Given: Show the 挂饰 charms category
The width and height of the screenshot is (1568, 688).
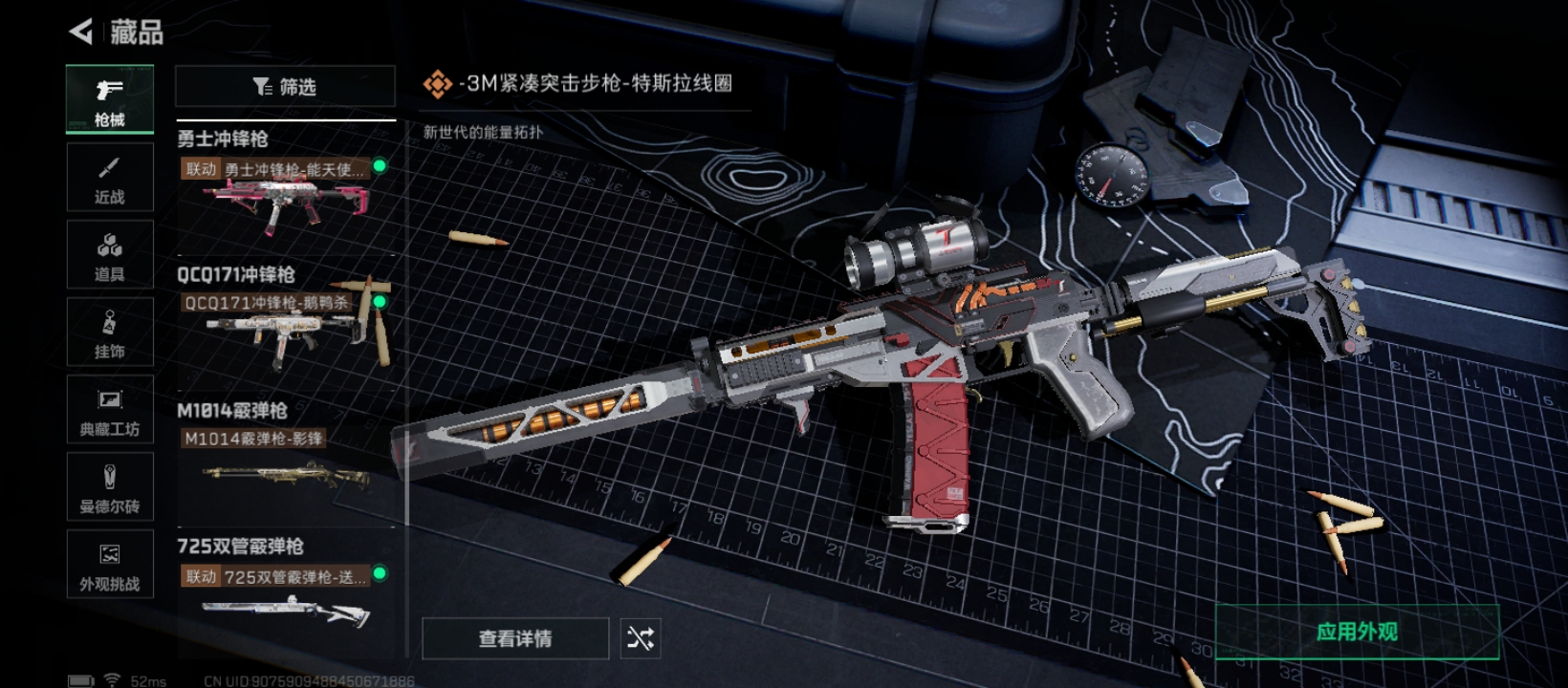Looking at the screenshot, I should [x=110, y=333].
